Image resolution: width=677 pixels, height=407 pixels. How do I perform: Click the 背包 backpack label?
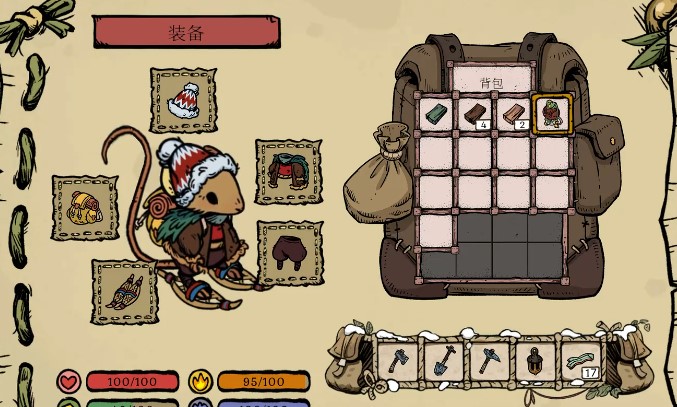(491, 81)
